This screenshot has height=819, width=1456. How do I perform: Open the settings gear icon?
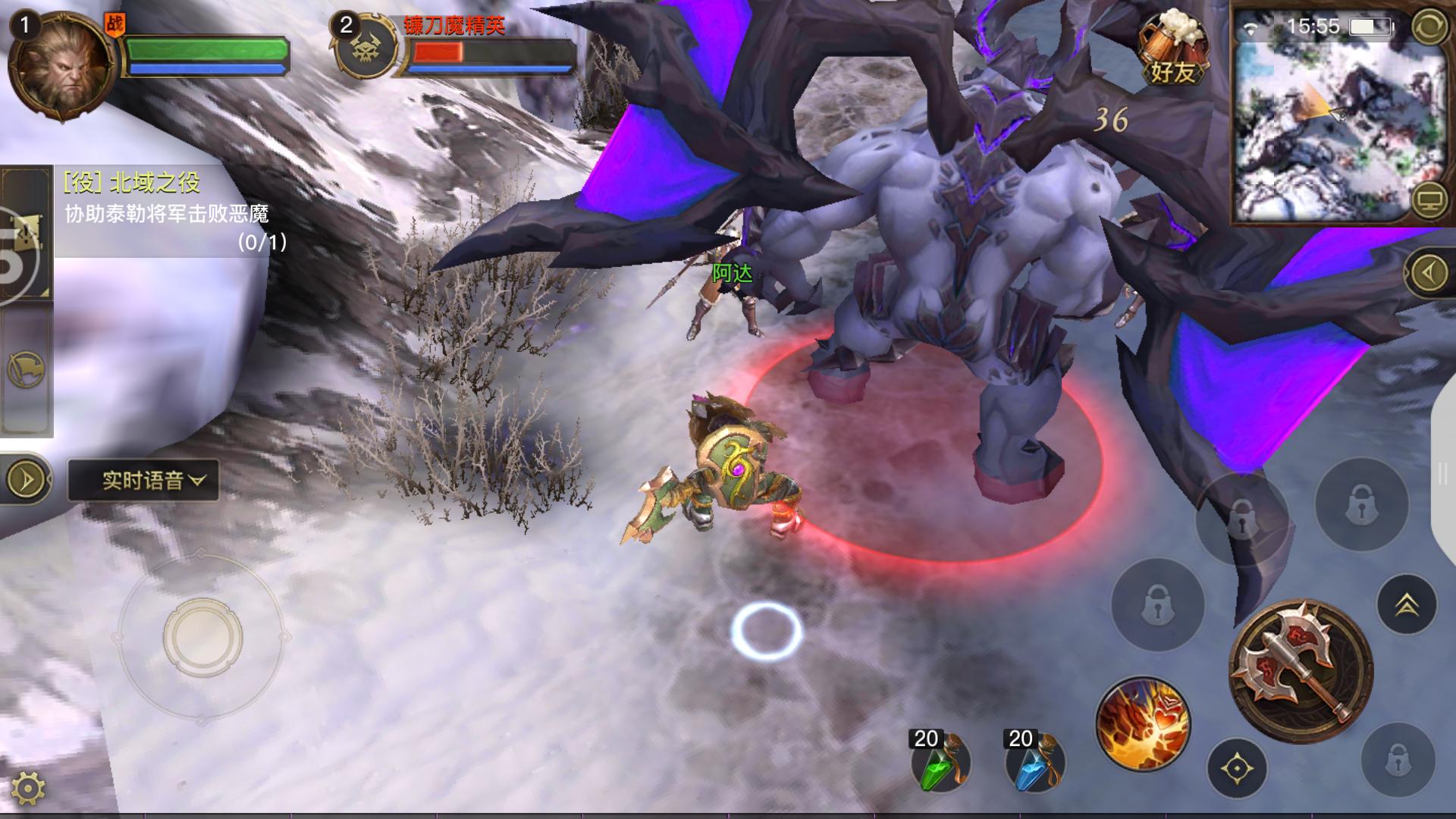tap(27, 789)
